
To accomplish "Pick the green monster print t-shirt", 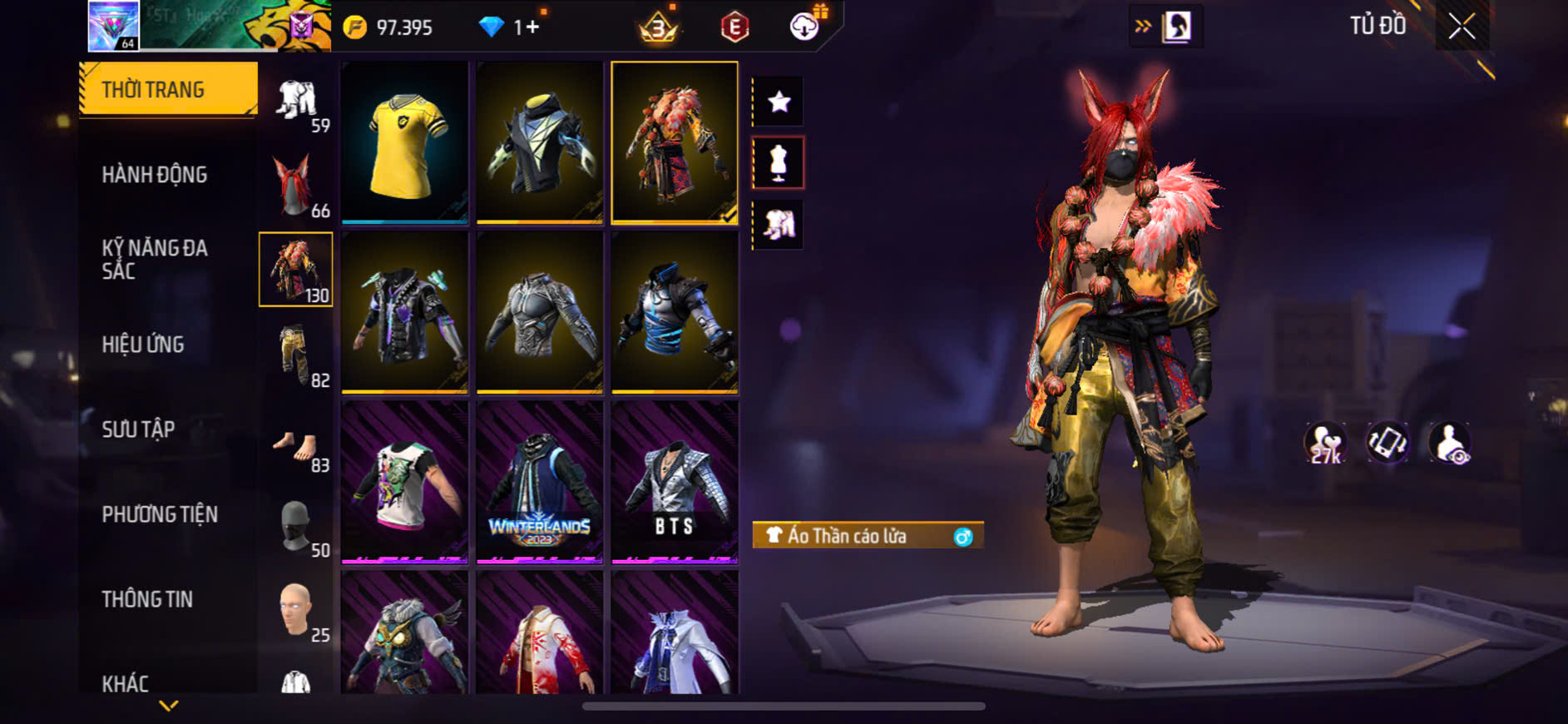I will pos(405,482).
